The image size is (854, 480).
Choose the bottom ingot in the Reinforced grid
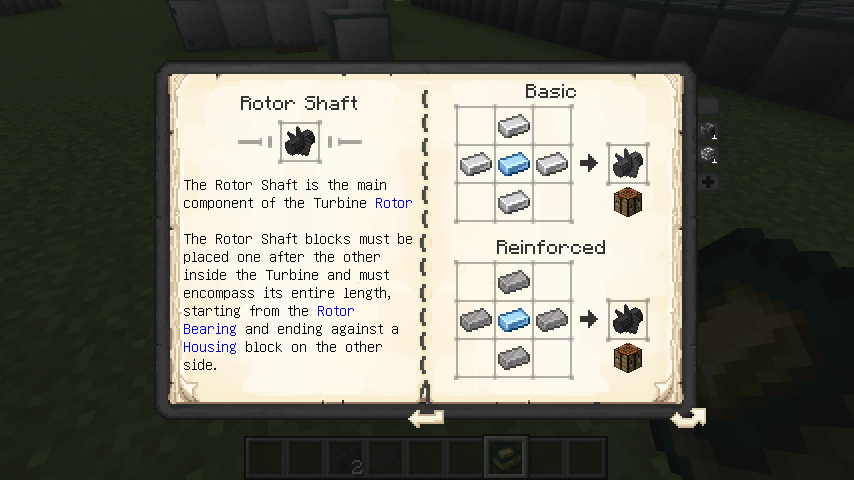click(513, 357)
